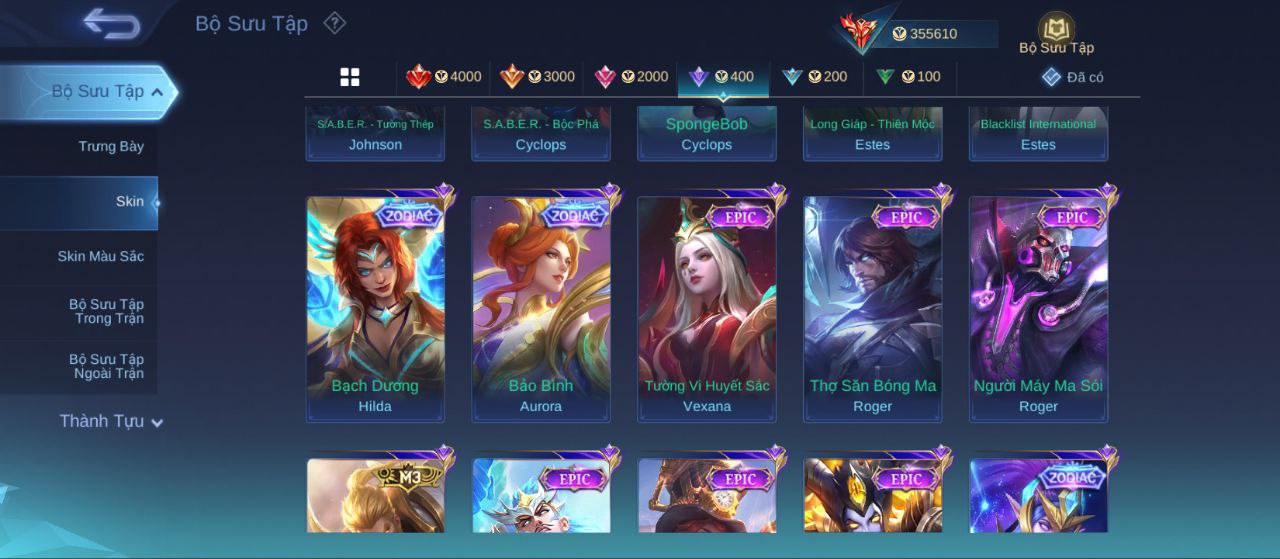Toggle the Đã có owned filter

click(x=1072, y=77)
